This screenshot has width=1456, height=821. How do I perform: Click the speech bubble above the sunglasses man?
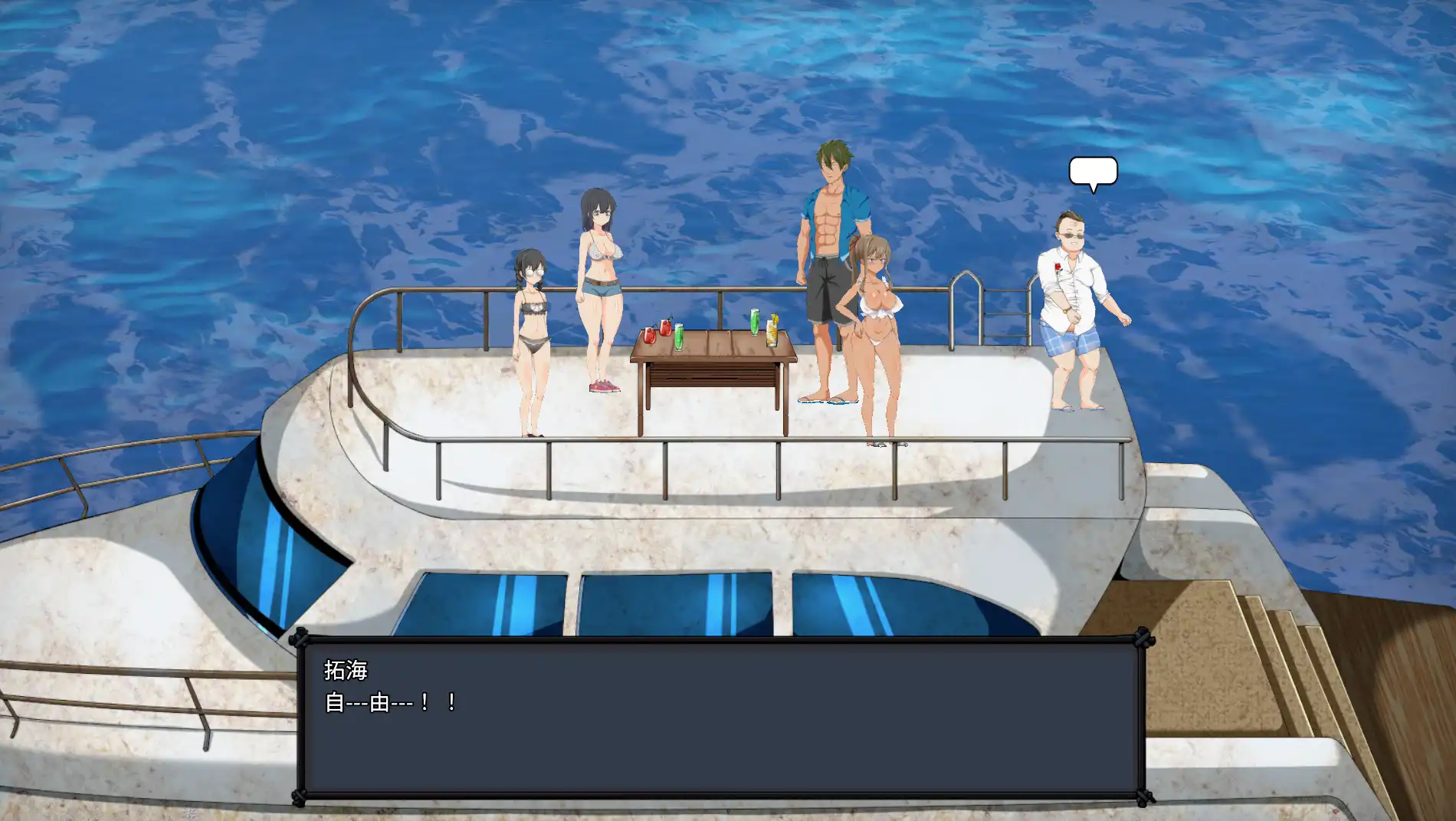pos(1093,172)
